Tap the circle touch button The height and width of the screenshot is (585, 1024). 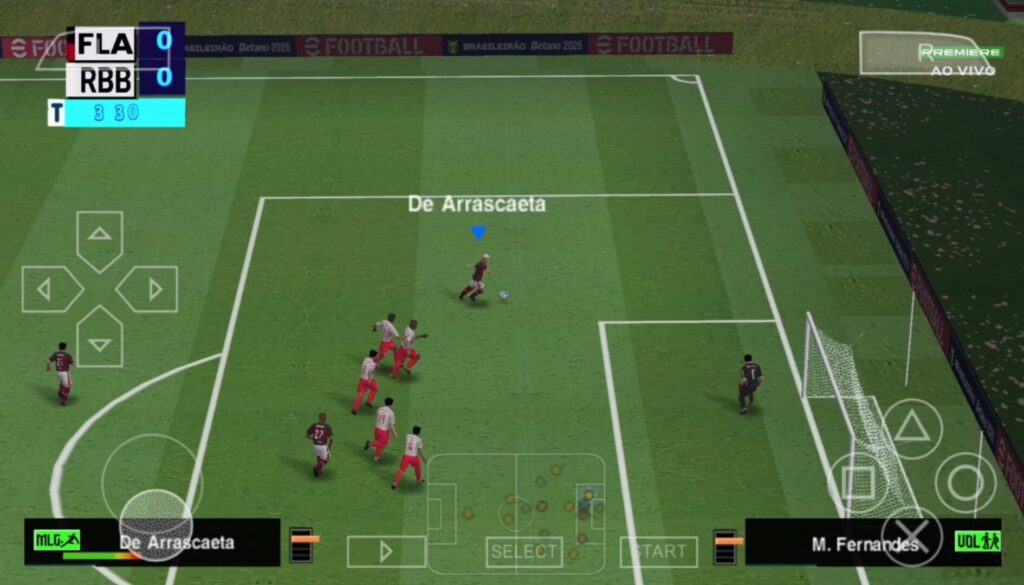(965, 483)
